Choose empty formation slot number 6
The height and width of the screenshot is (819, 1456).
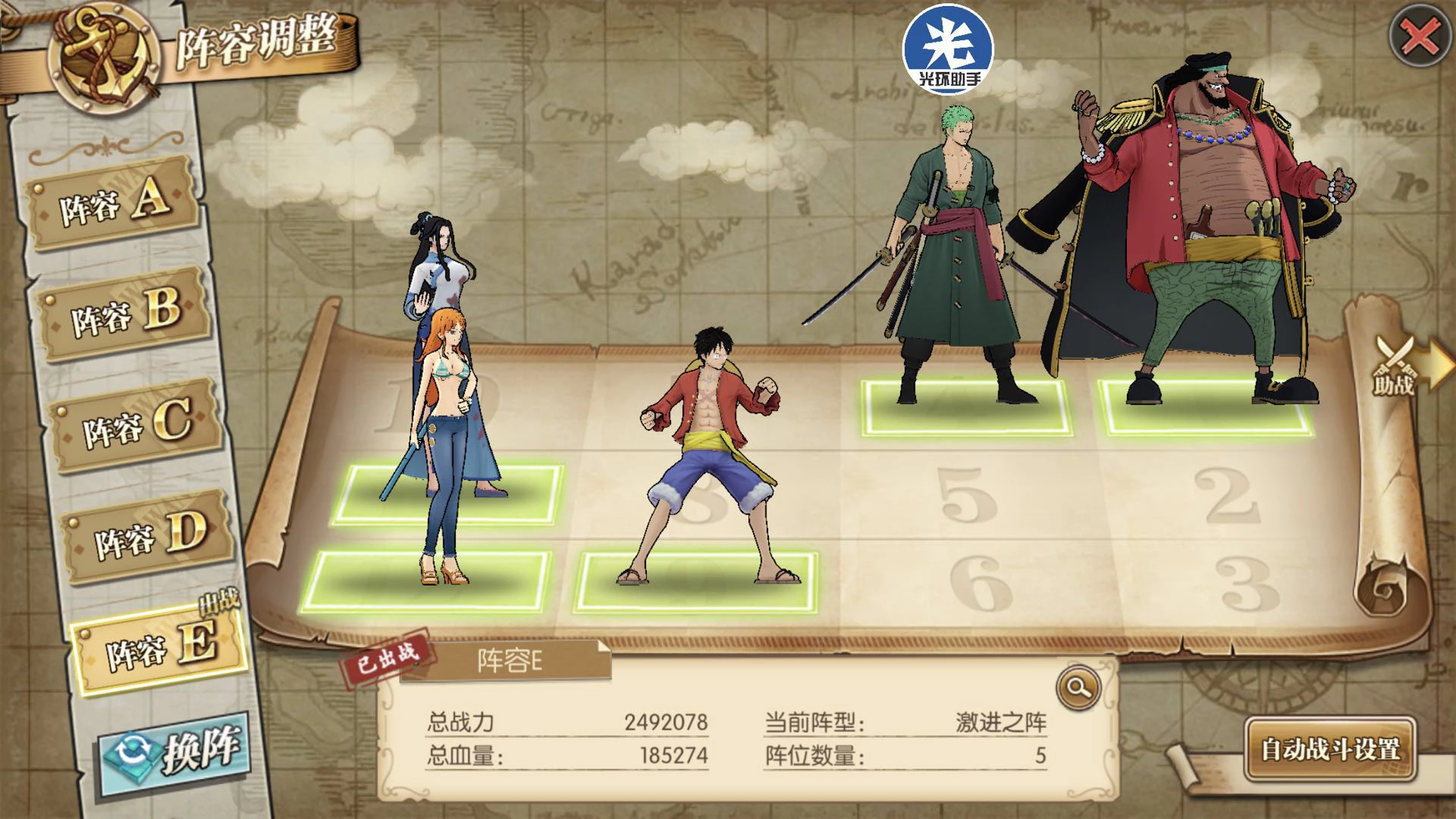981,584
